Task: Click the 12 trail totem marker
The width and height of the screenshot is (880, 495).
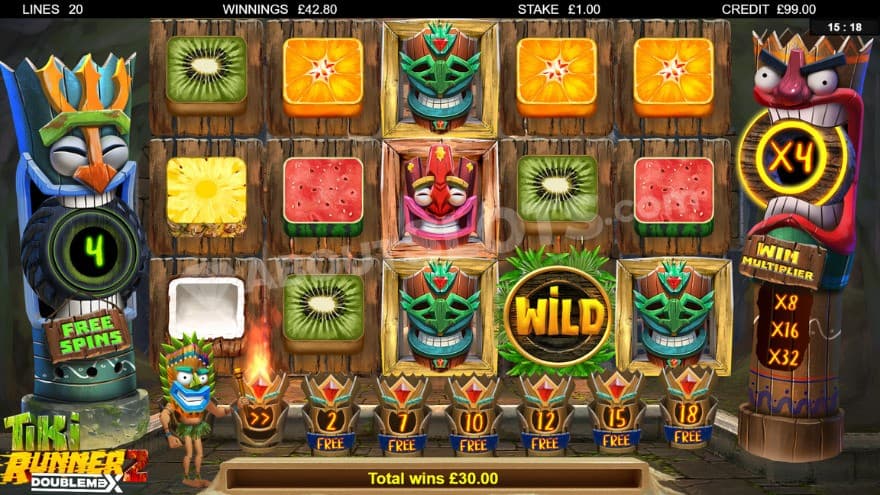Action: click(545, 412)
